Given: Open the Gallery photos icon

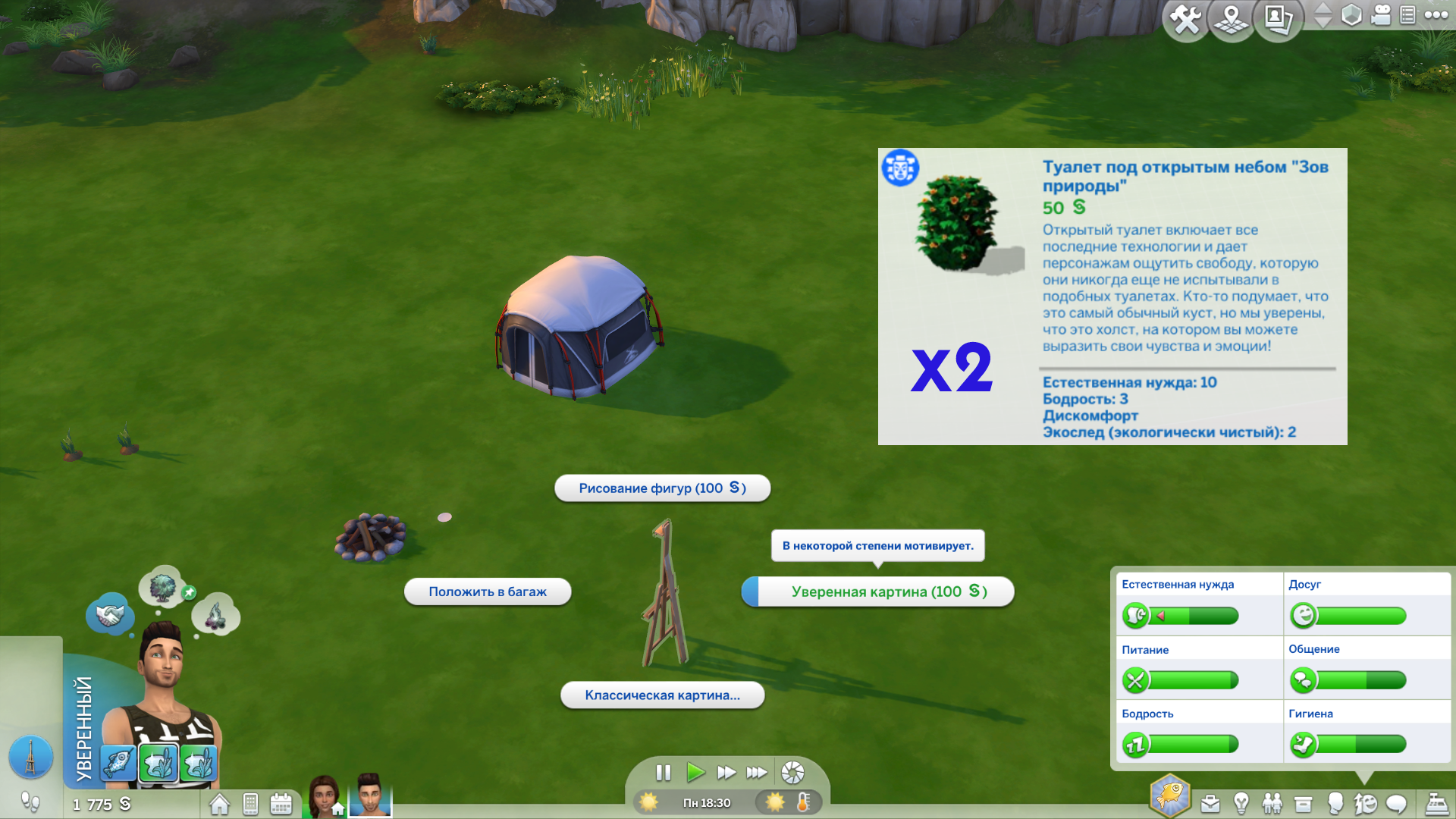Looking at the screenshot, I should (x=1279, y=19).
